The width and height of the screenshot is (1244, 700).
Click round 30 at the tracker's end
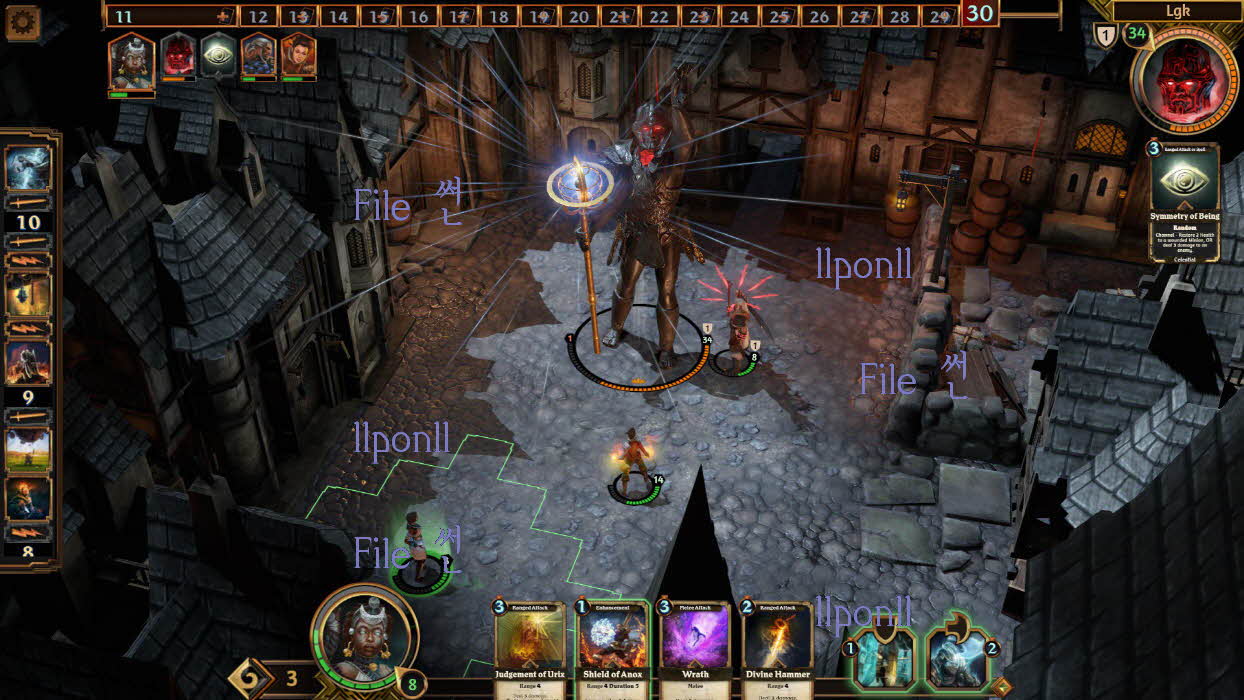[x=980, y=14]
